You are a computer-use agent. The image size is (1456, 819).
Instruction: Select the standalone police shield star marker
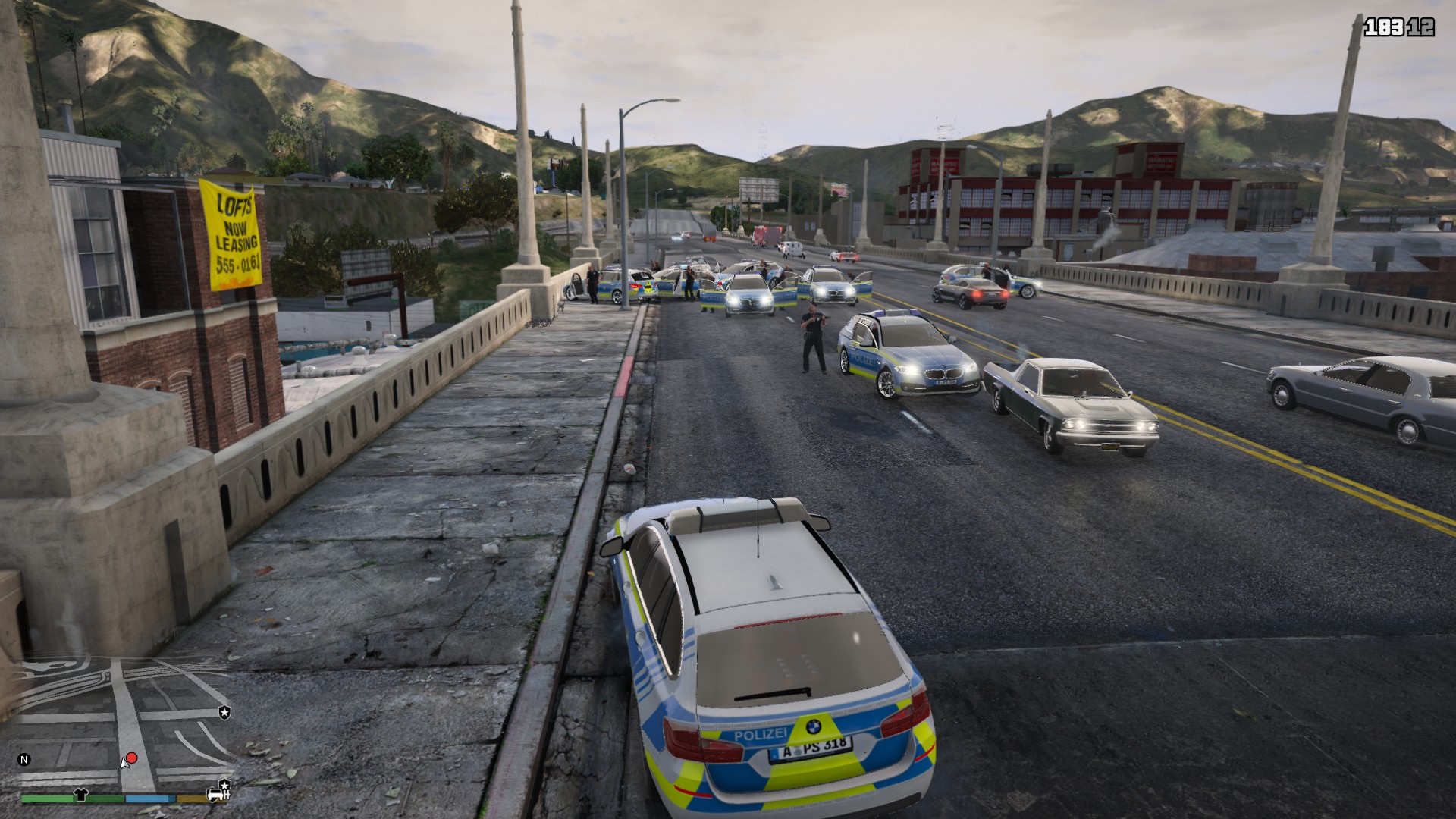[x=224, y=713]
